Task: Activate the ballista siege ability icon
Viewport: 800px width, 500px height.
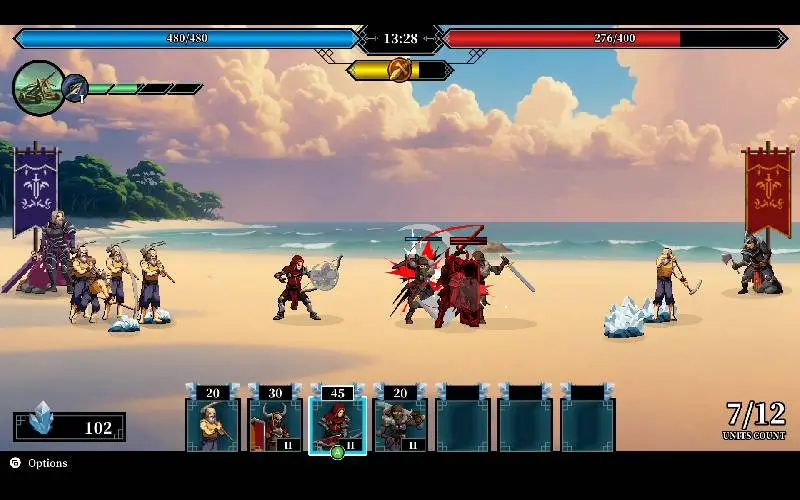Action: 38,87
